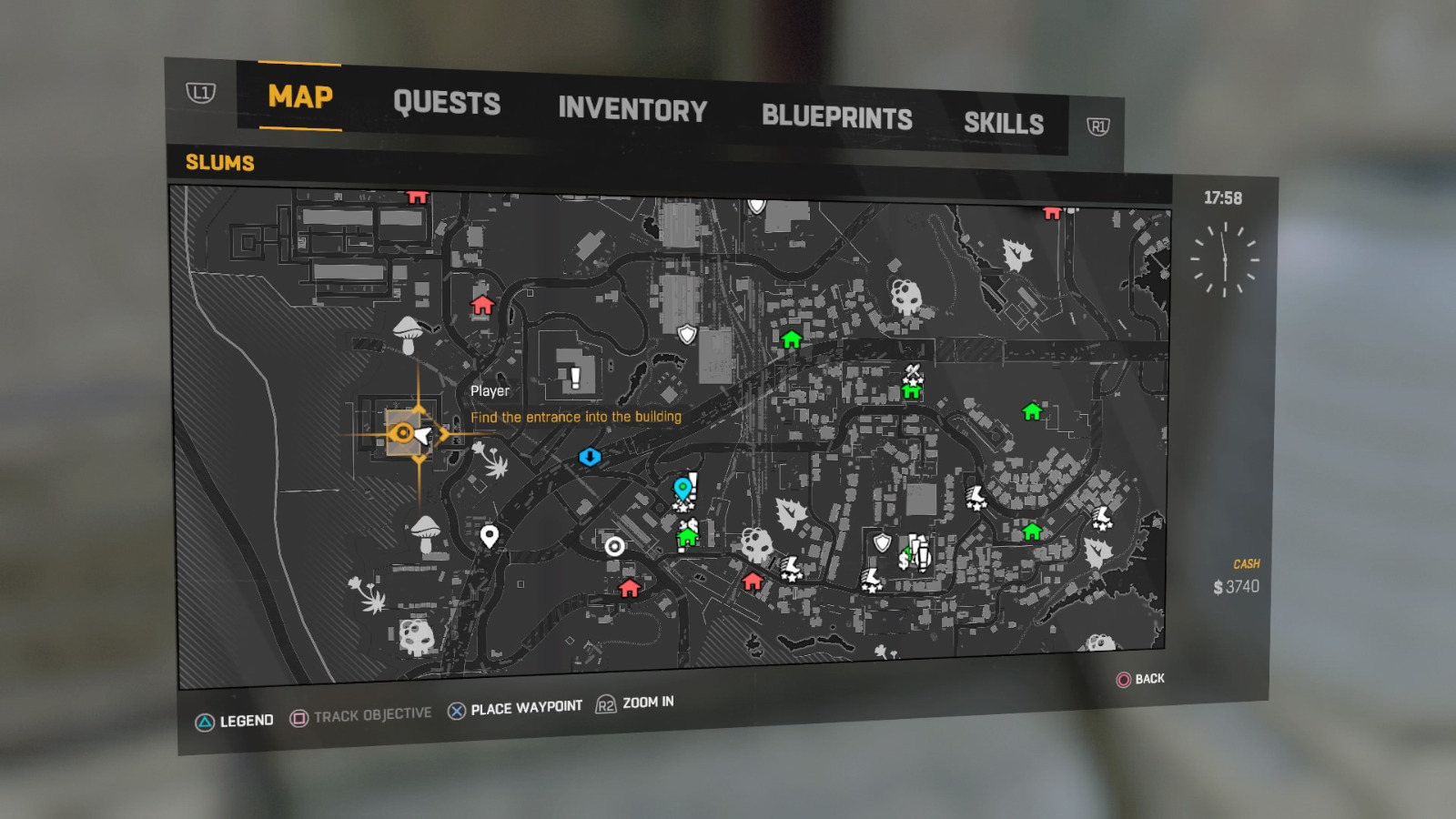
Task: Click the blue down-arrow hexagon marker
Action: (591, 458)
